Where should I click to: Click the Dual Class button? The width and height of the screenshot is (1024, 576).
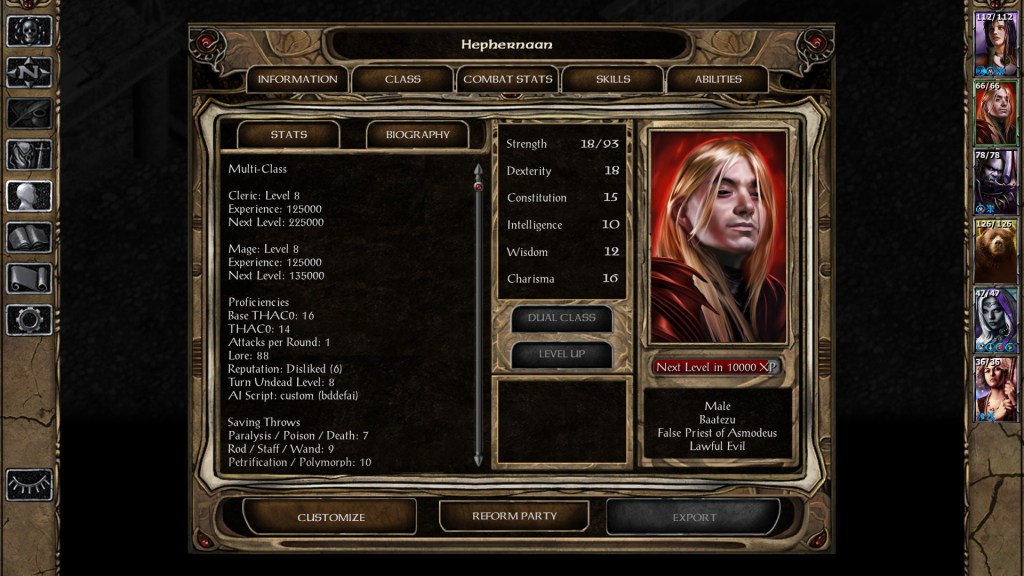[561, 318]
